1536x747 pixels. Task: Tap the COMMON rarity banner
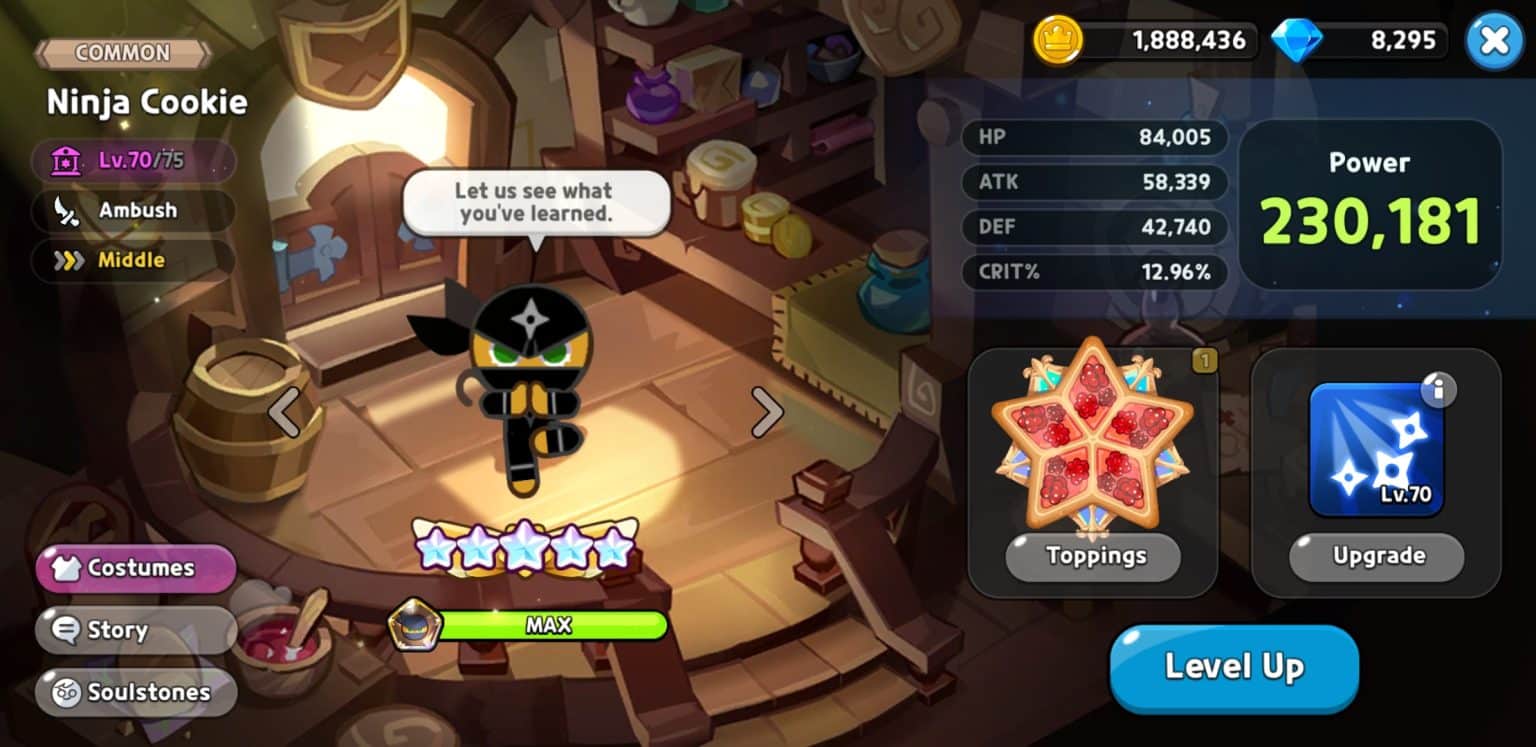click(x=122, y=53)
